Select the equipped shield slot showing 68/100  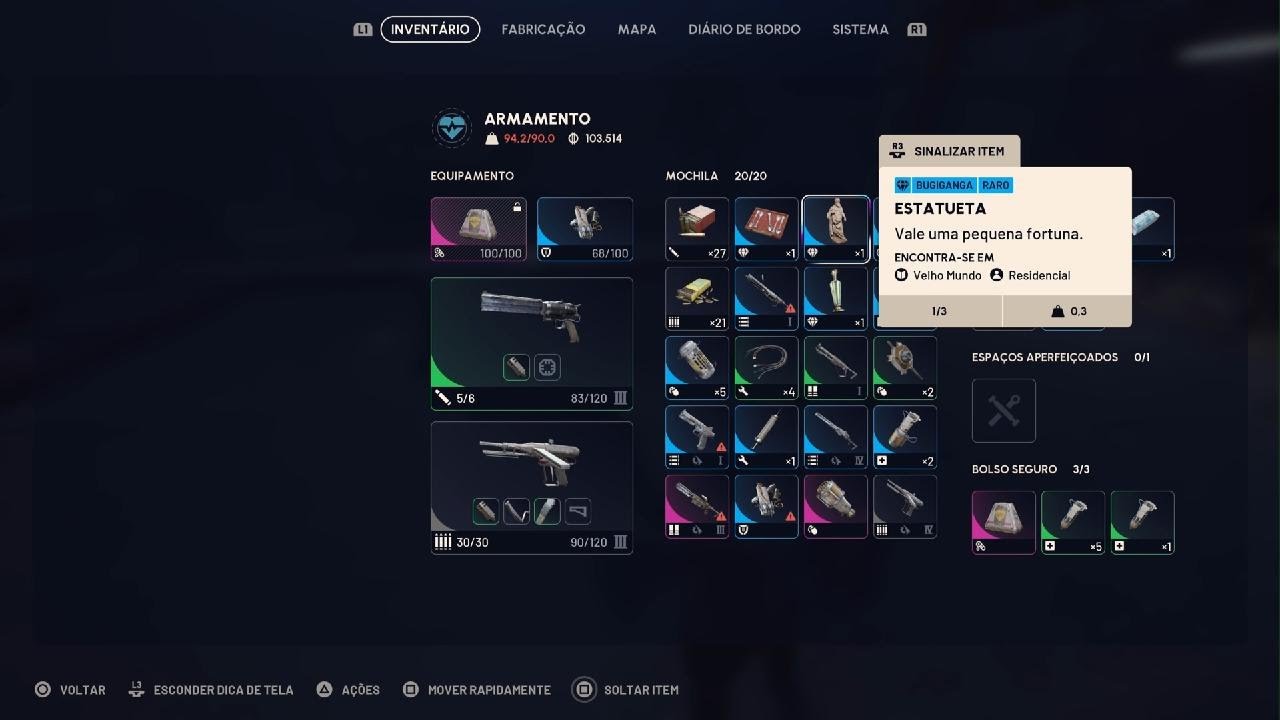(585, 229)
